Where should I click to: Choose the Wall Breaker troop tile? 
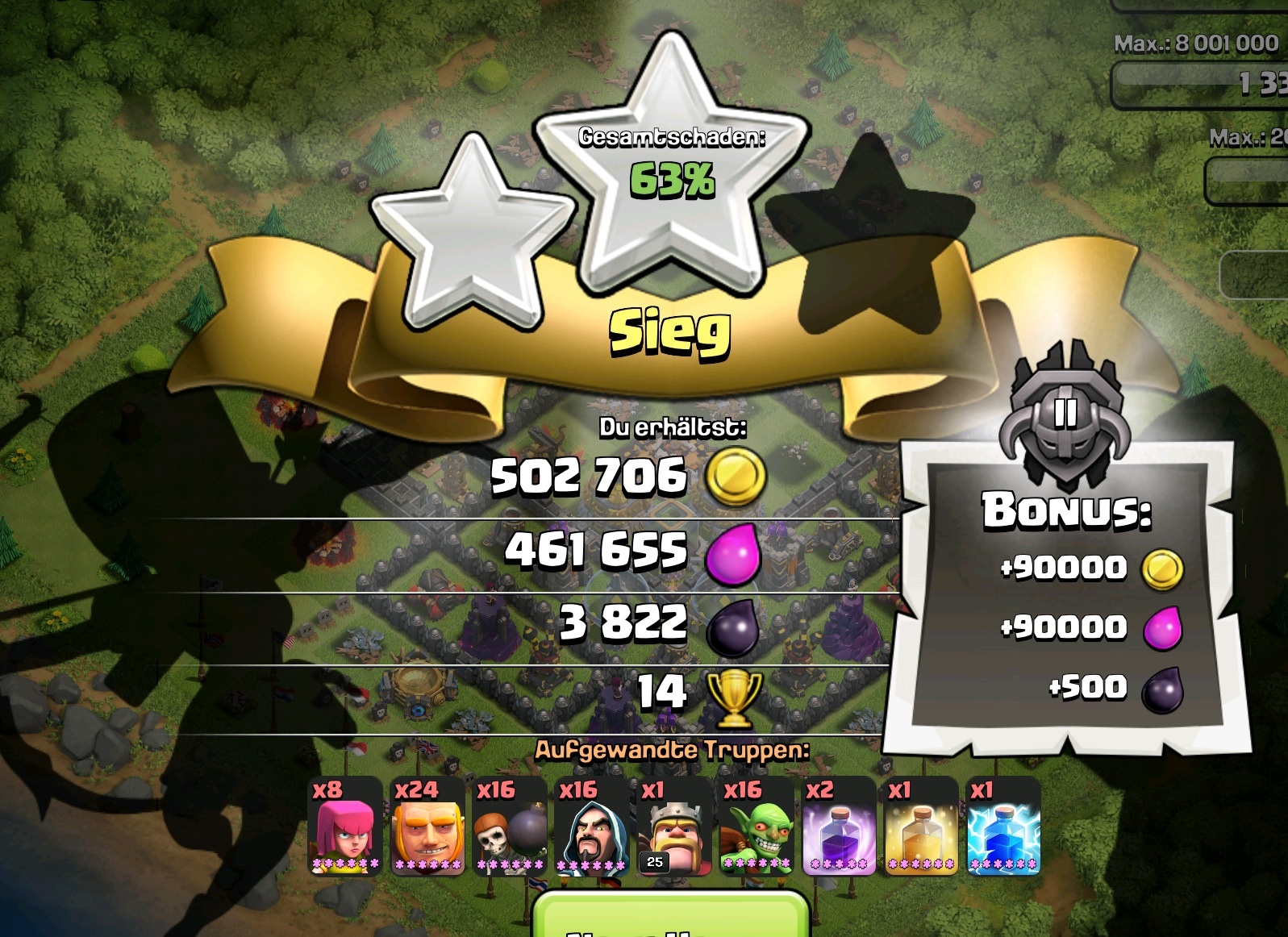(x=510, y=827)
